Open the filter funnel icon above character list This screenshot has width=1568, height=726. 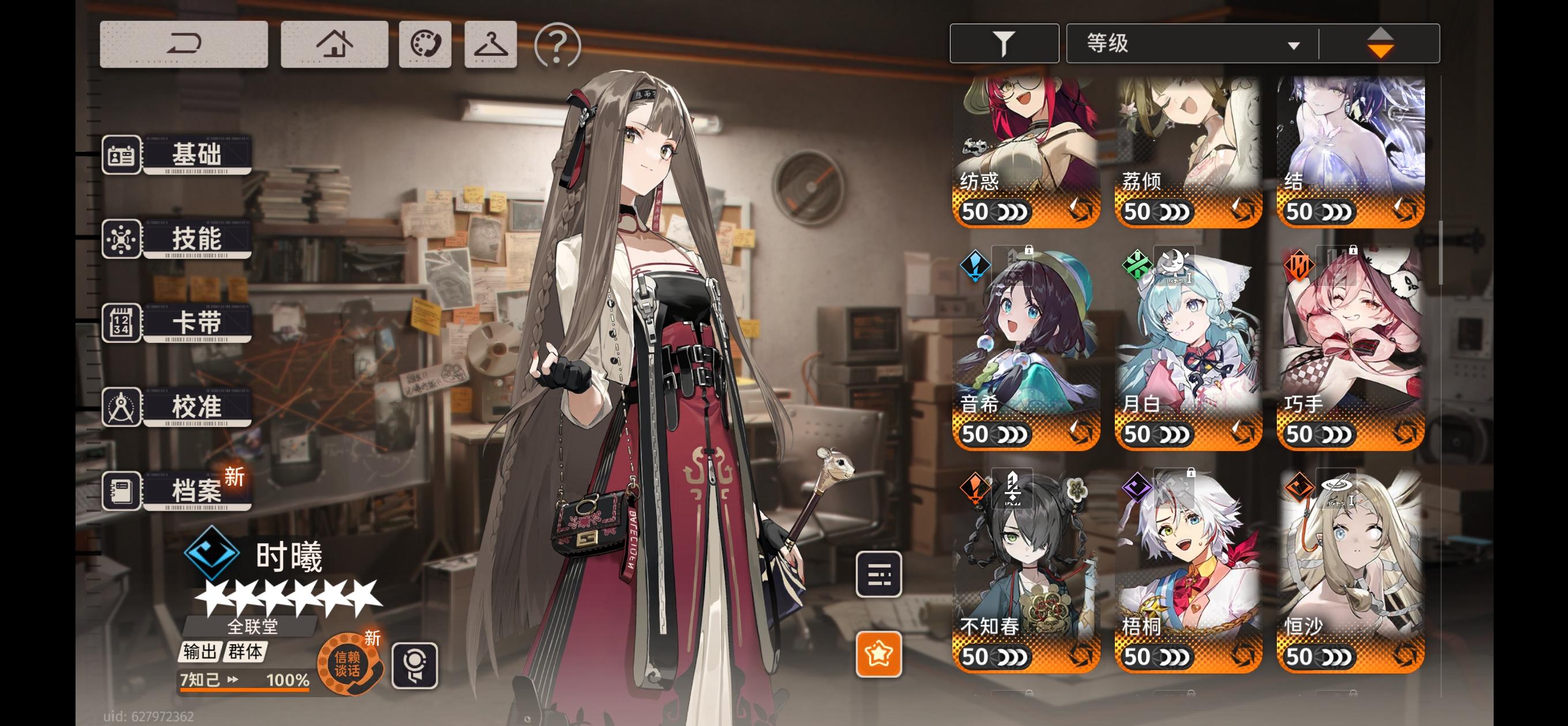click(x=1004, y=43)
